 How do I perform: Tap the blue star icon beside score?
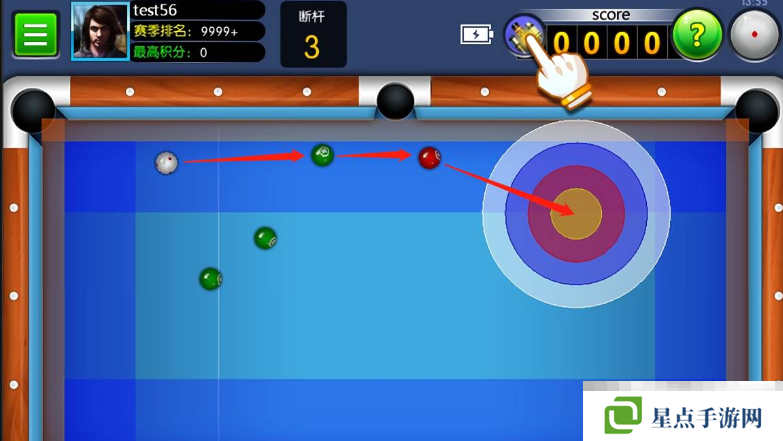522,34
